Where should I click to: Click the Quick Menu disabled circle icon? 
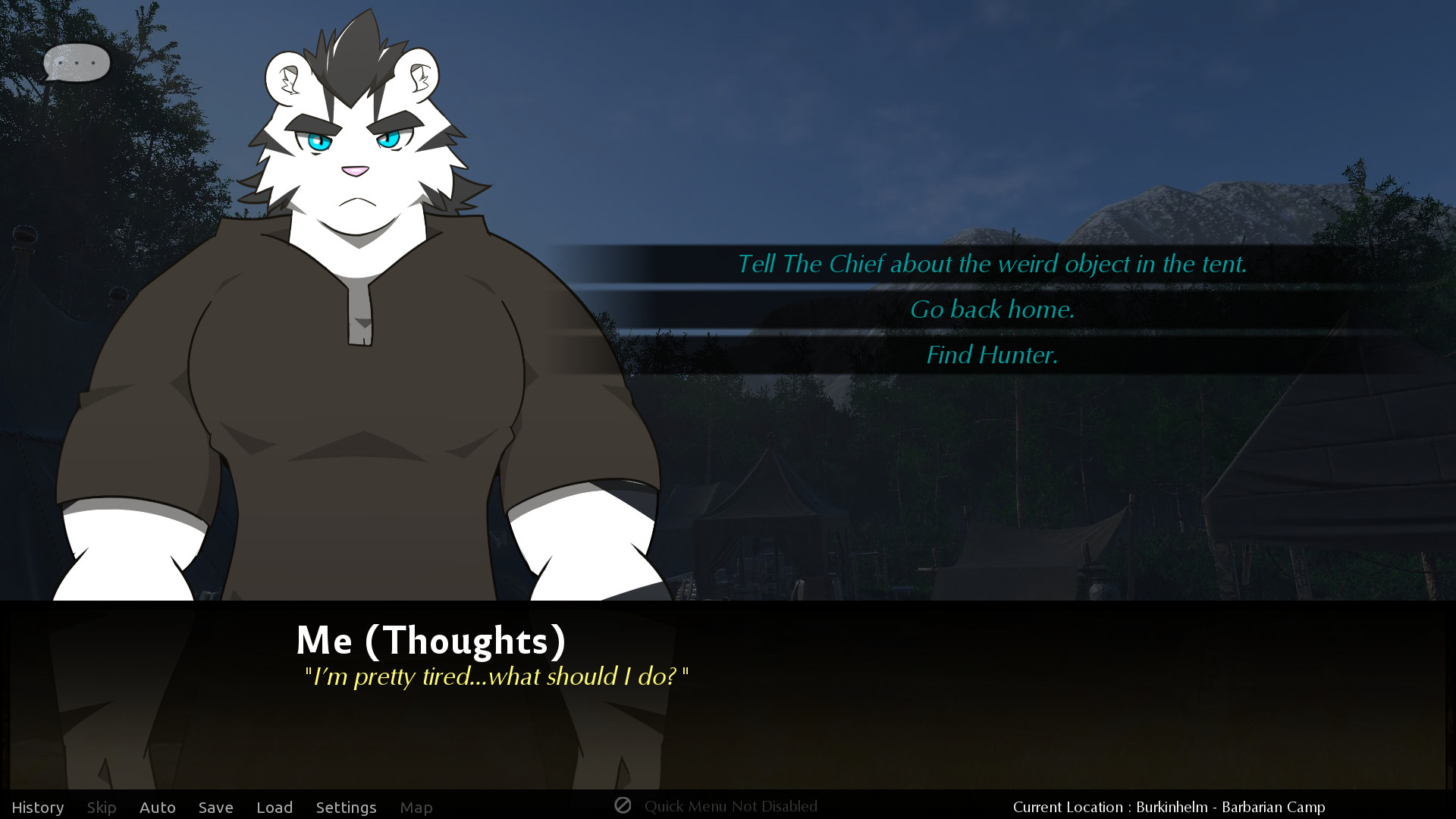pyautogui.click(x=623, y=806)
